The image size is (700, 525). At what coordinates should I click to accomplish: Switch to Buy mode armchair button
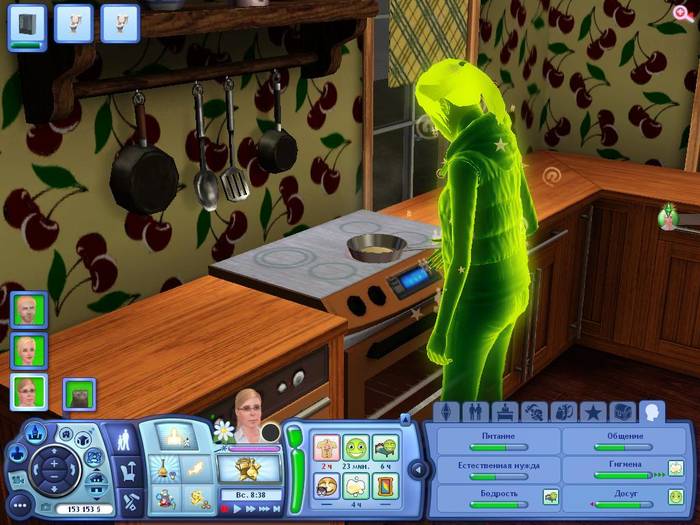coord(129,468)
